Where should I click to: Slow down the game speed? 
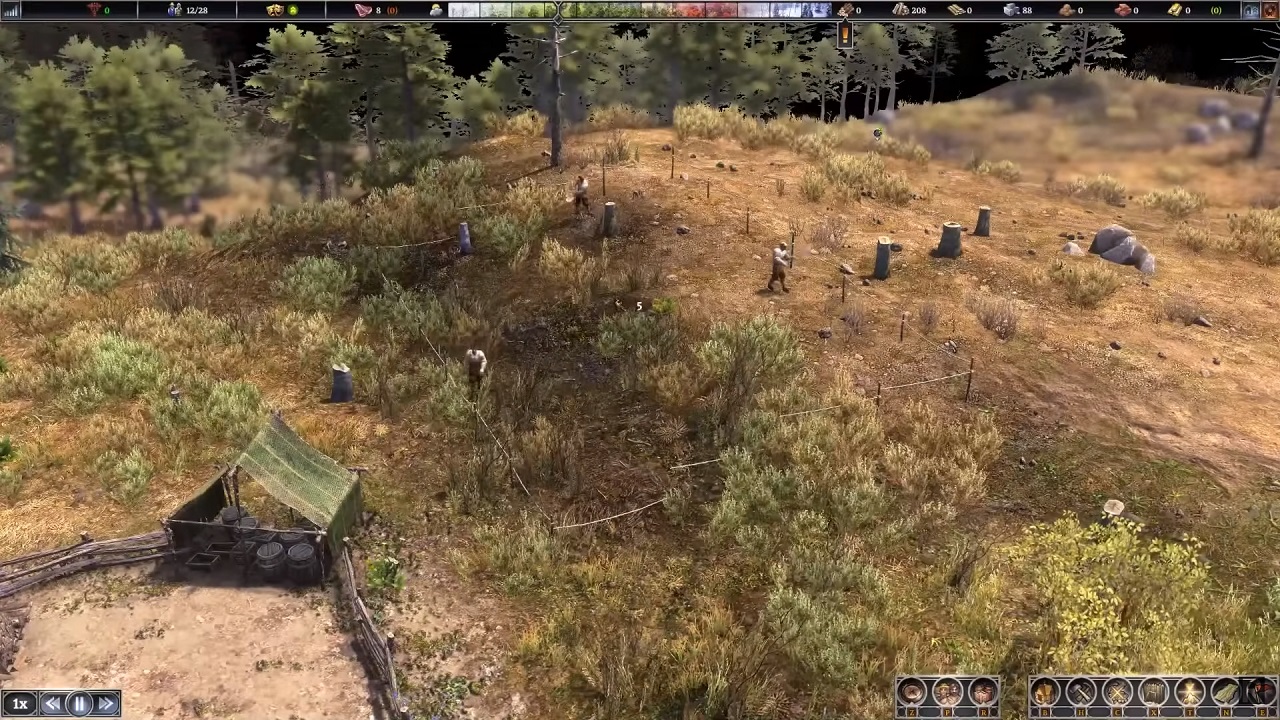tap(52, 704)
